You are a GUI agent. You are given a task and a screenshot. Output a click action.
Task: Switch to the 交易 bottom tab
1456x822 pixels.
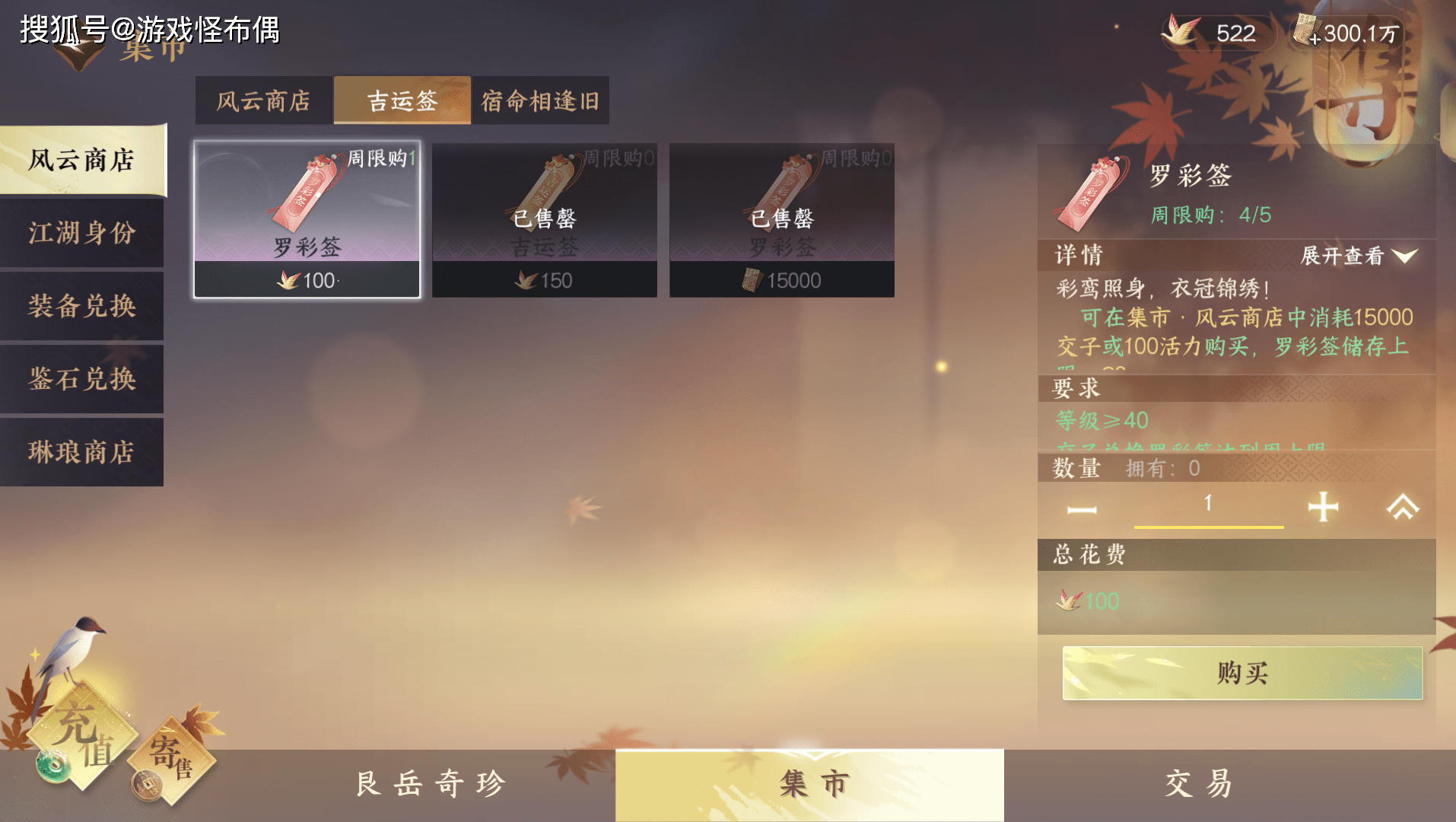pyautogui.click(x=1198, y=784)
